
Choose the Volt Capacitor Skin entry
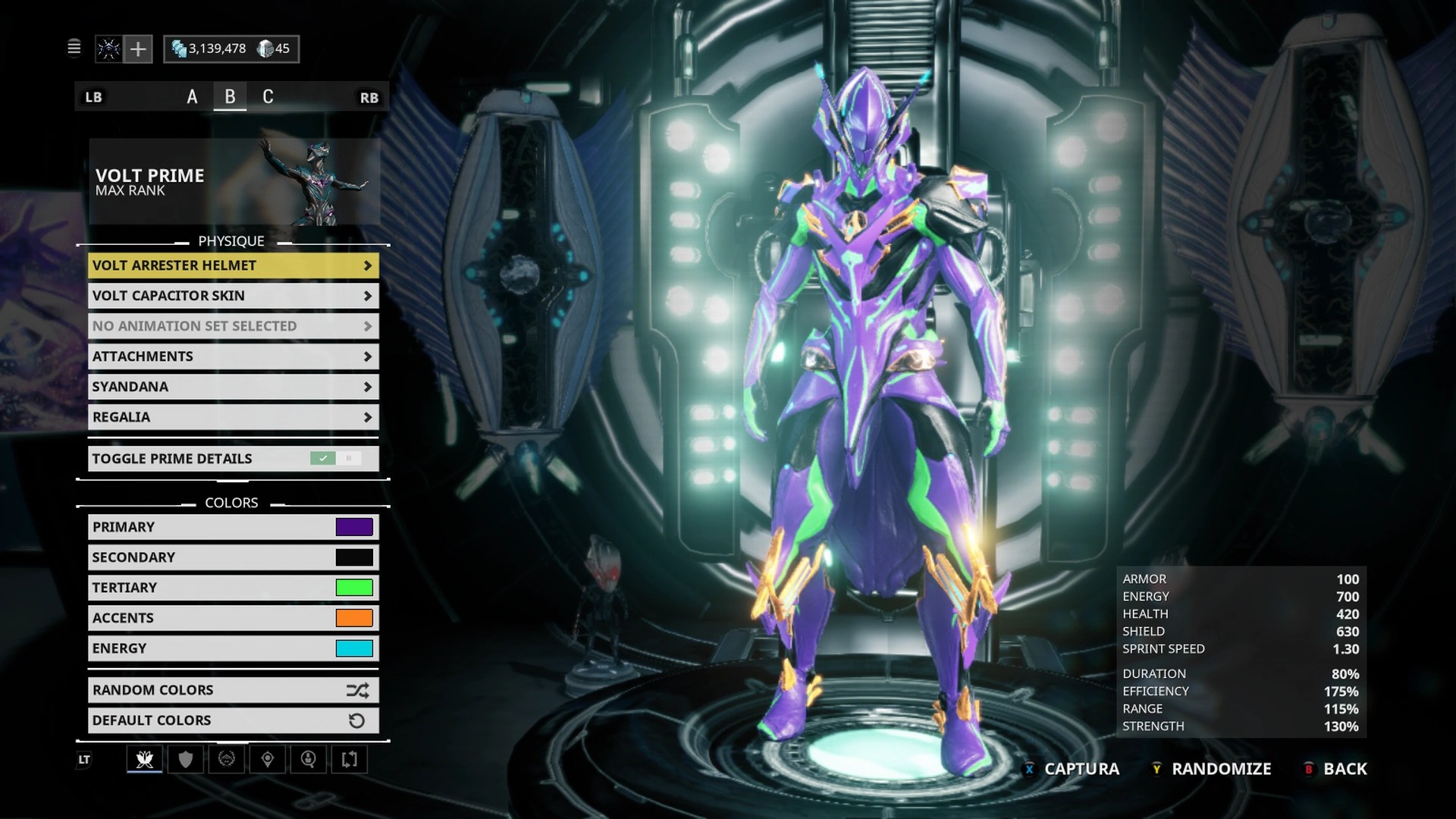tap(233, 296)
